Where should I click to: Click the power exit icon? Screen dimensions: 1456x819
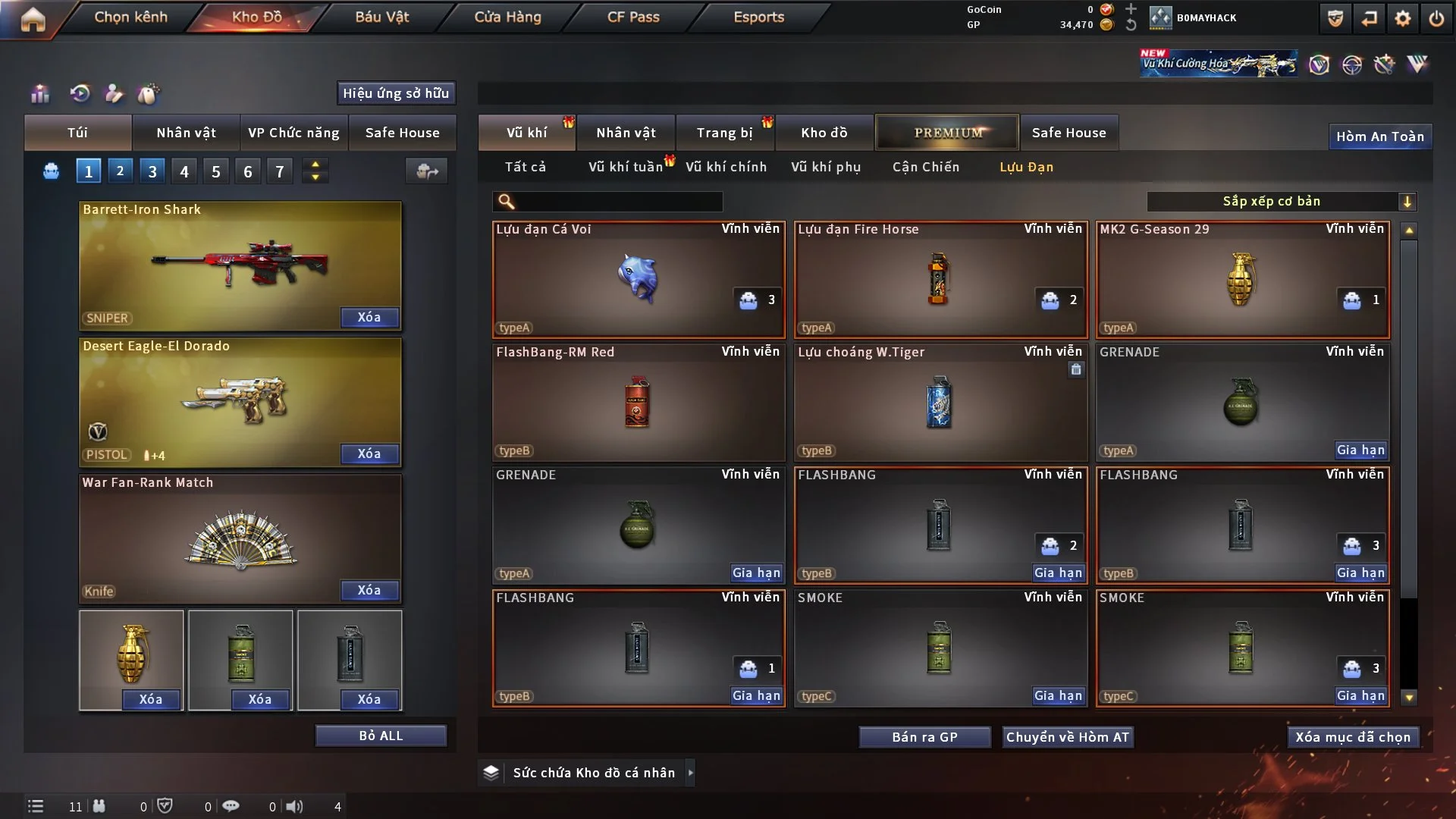point(1436,18)
